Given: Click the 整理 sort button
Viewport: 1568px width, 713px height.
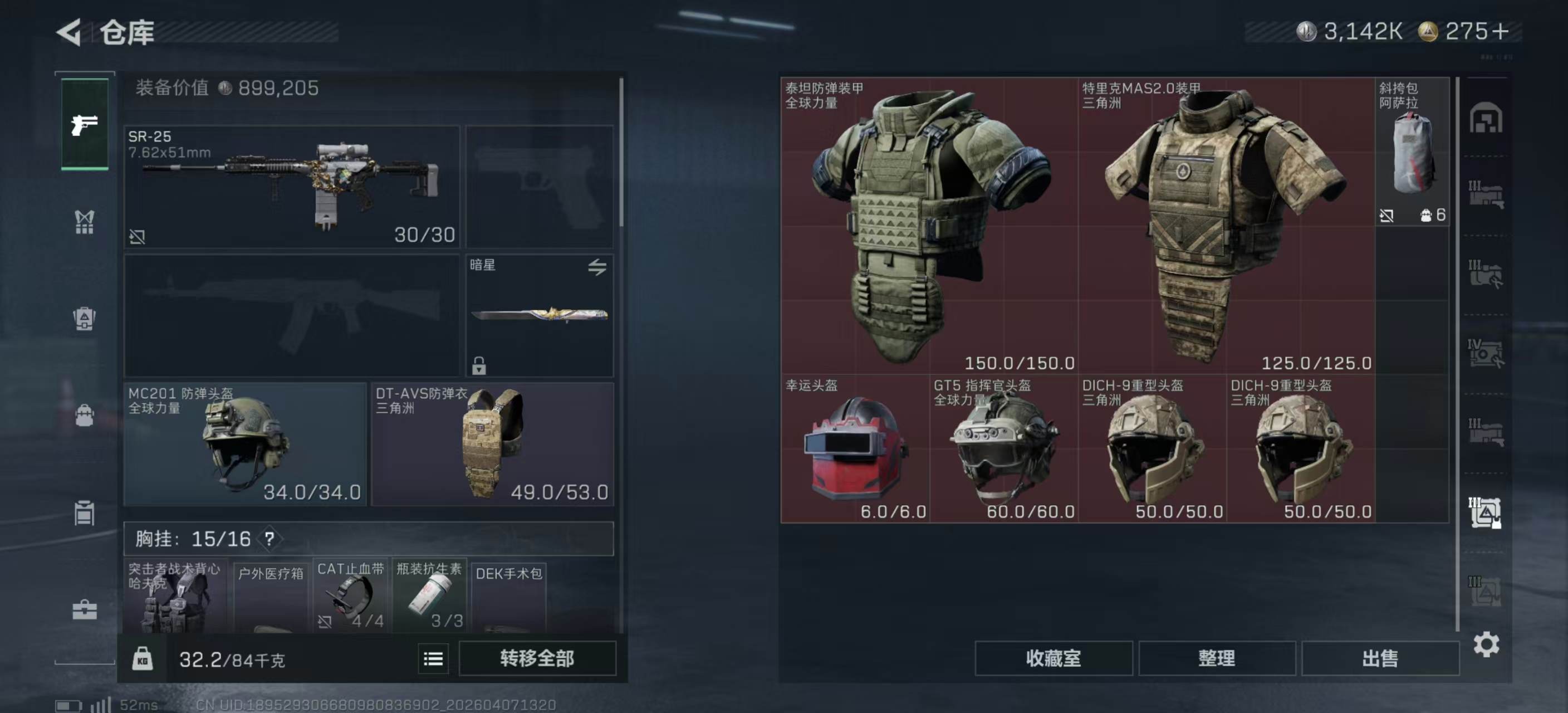Looking at the screenshot, I should [1216, 658].
